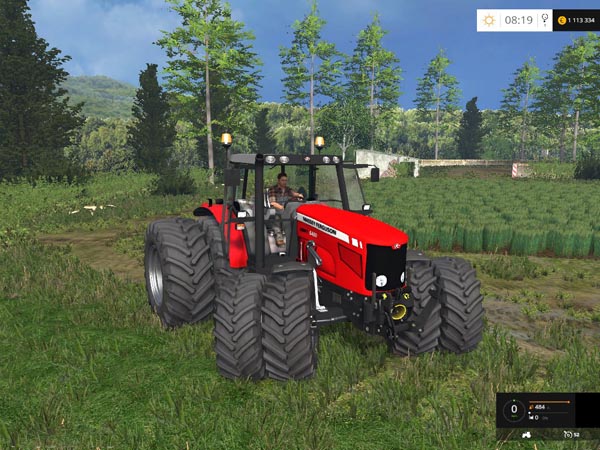
Task: Select the tractor vehicle icon
Action: 527,434
